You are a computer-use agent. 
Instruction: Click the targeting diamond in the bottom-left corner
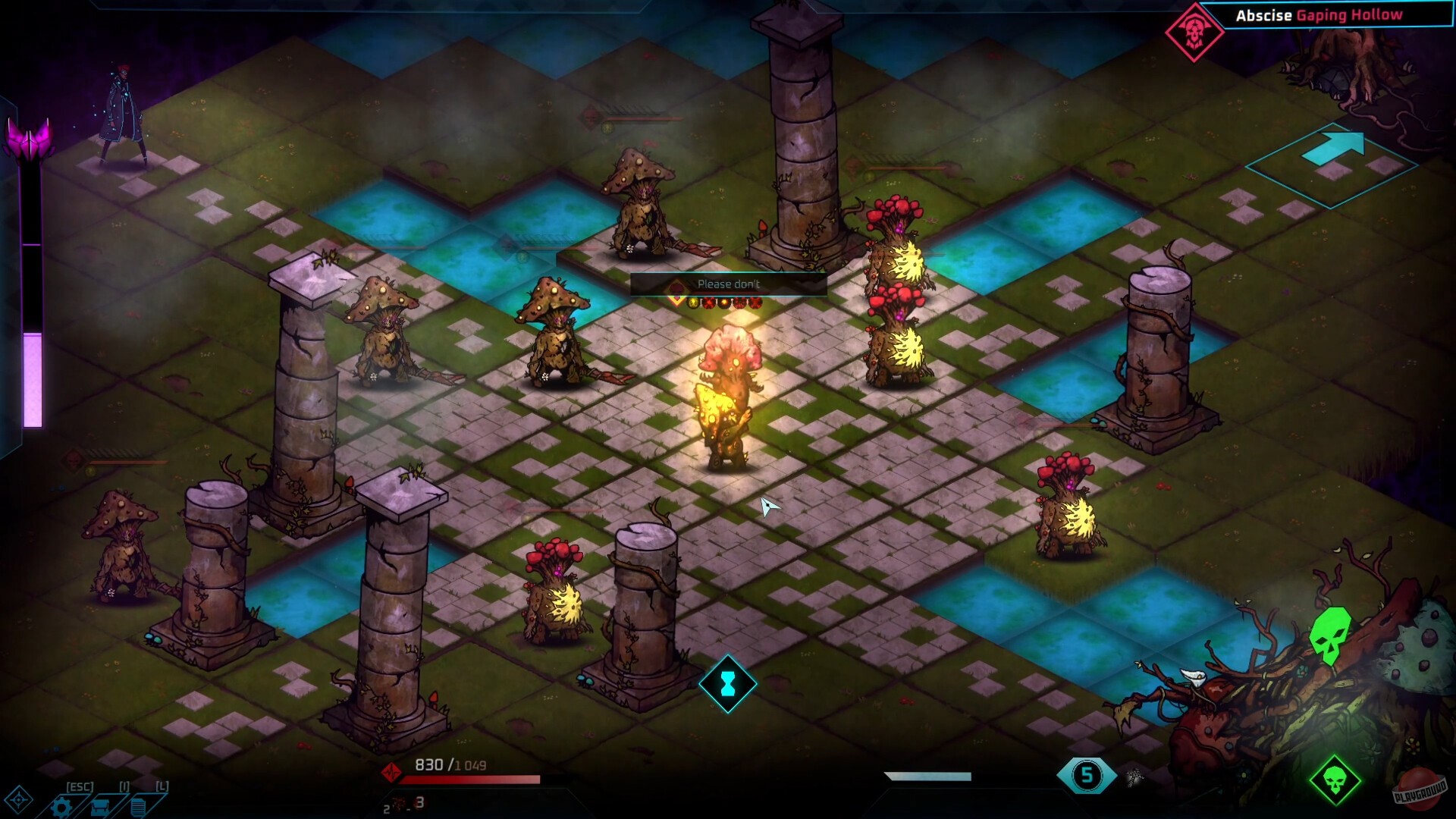click(x=17, y=800)
